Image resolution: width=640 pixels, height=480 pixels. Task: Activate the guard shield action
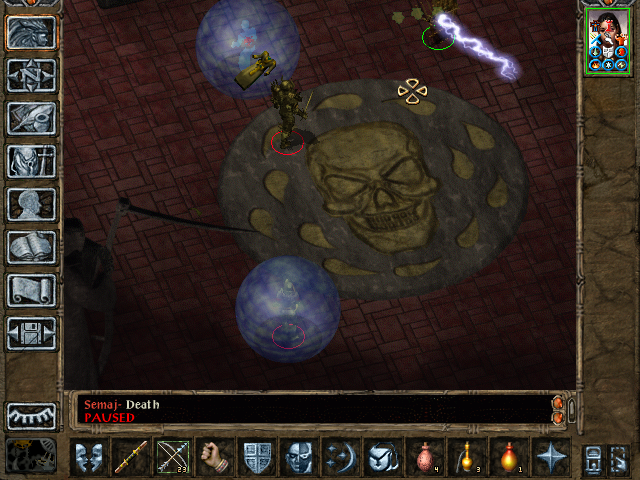pyautogui.click(x=257, y=457)
